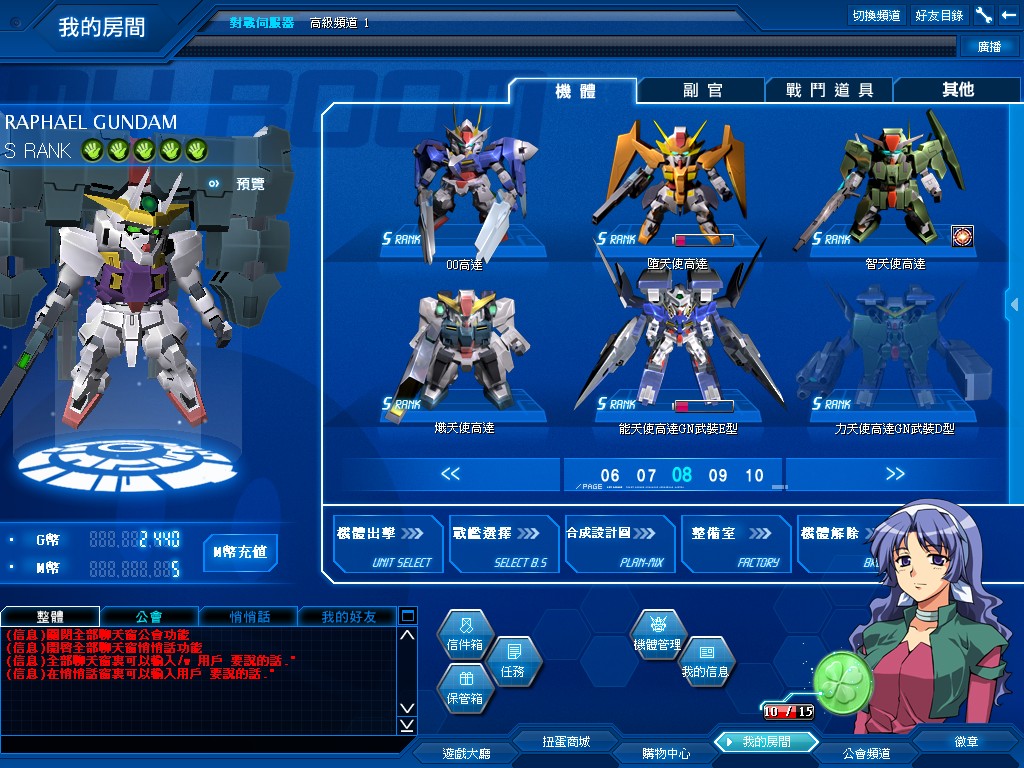Go to the next unit page

pyautogui.click(x=895, y=474)
